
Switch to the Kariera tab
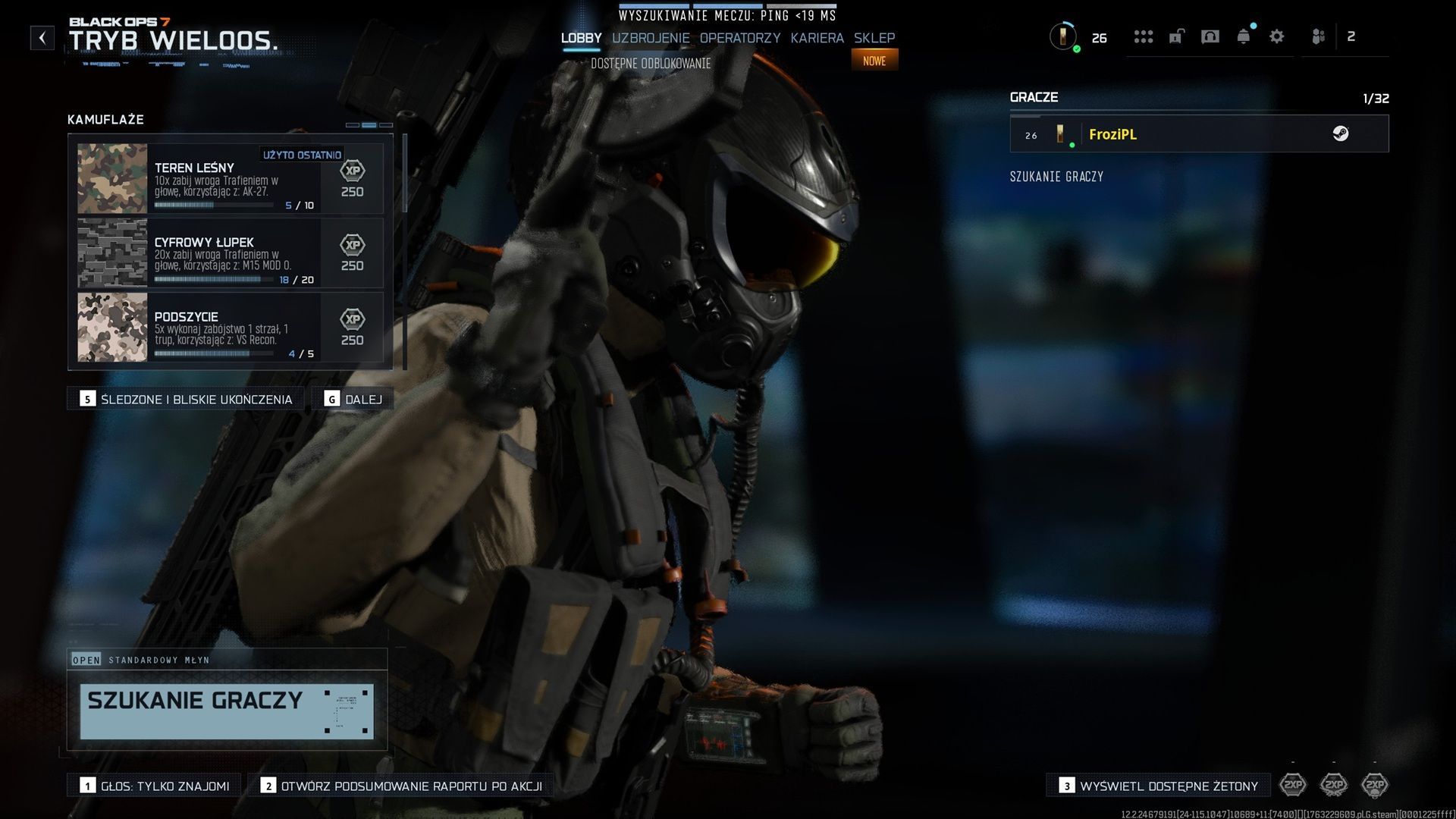[x=817, y=38]
